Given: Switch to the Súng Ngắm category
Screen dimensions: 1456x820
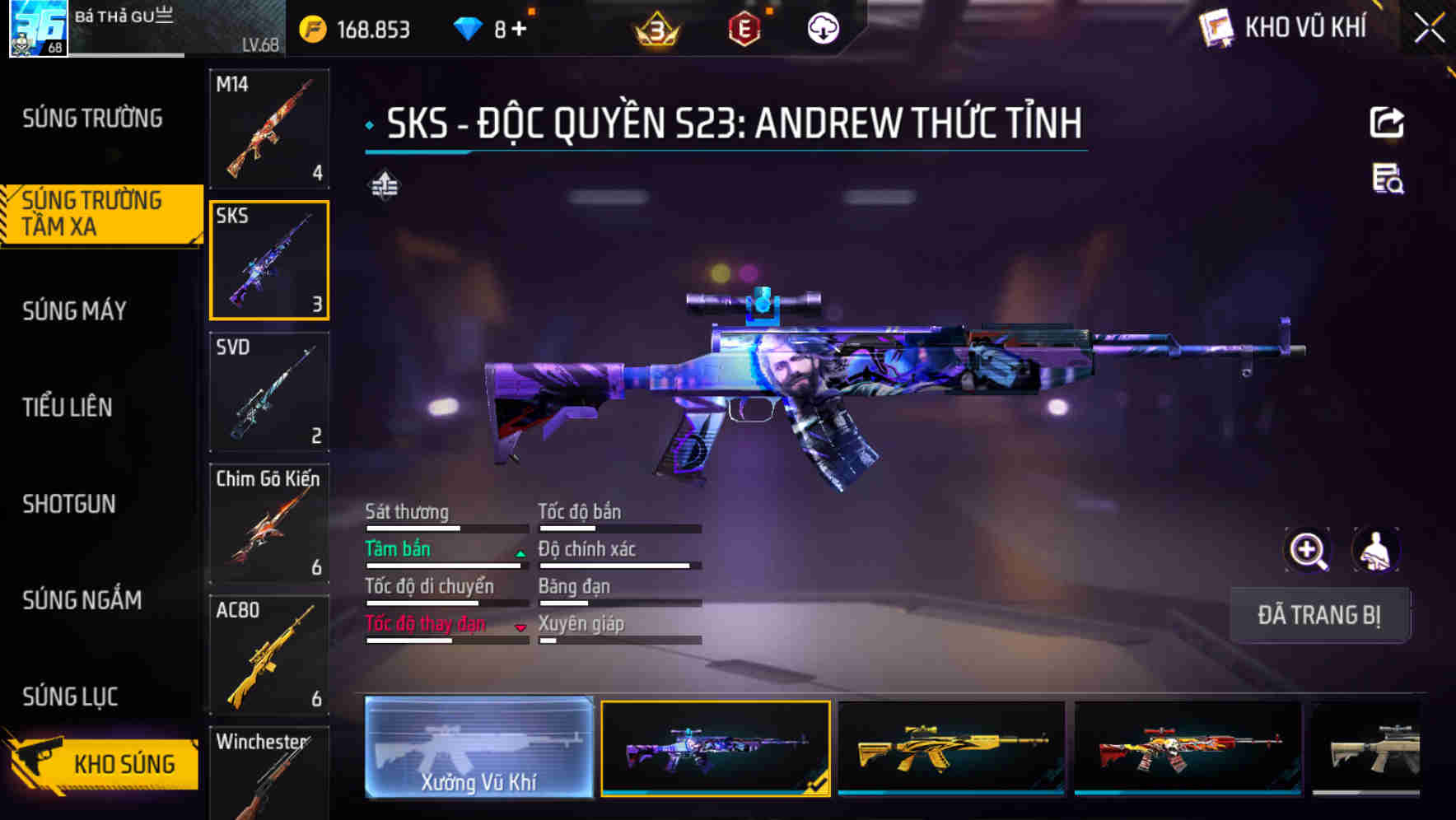Looking at the screenshot, I should point(82,601).
